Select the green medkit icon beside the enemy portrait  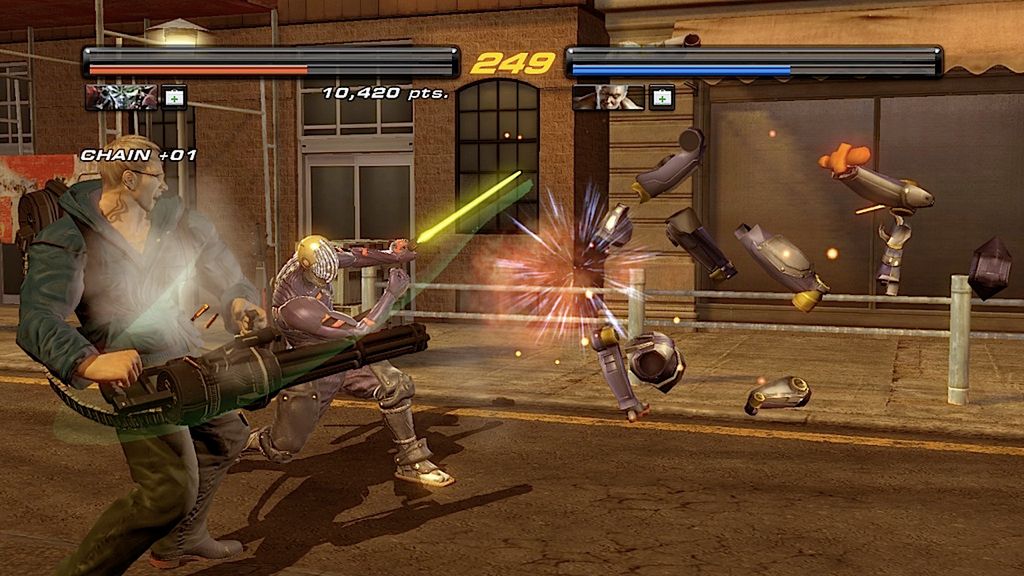tap(662, 97)
